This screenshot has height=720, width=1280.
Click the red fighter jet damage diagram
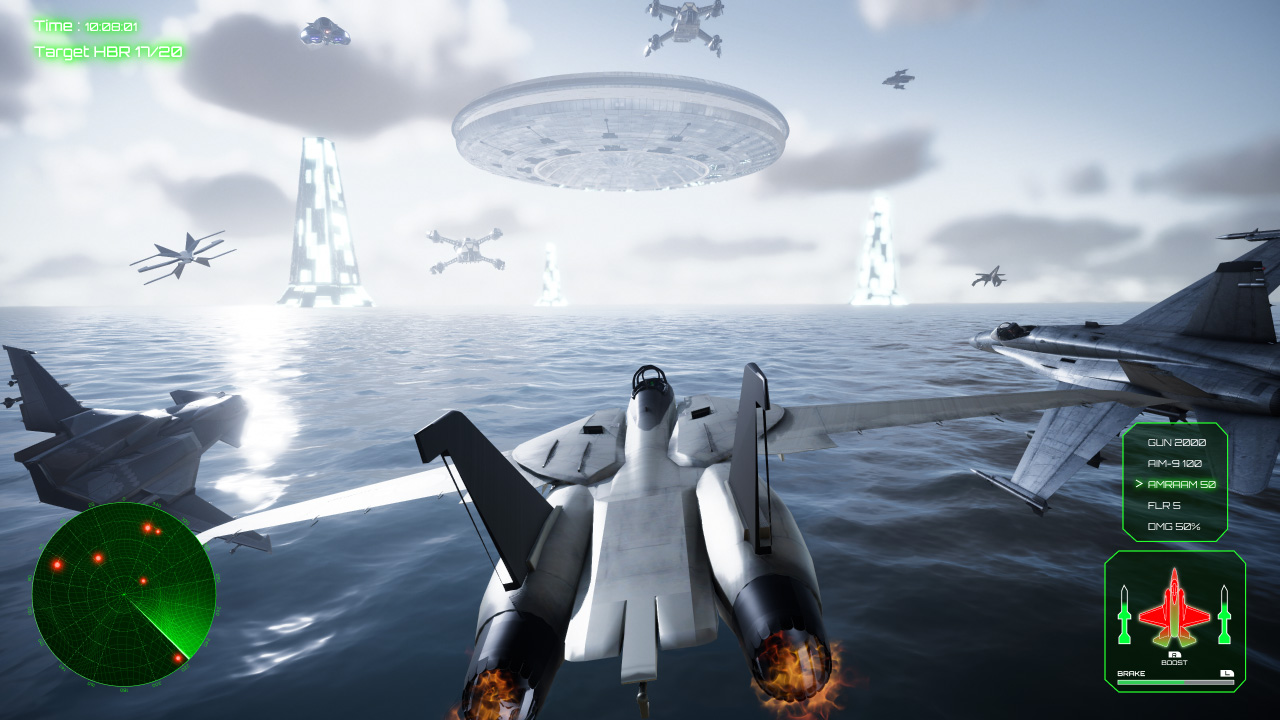1174,609
